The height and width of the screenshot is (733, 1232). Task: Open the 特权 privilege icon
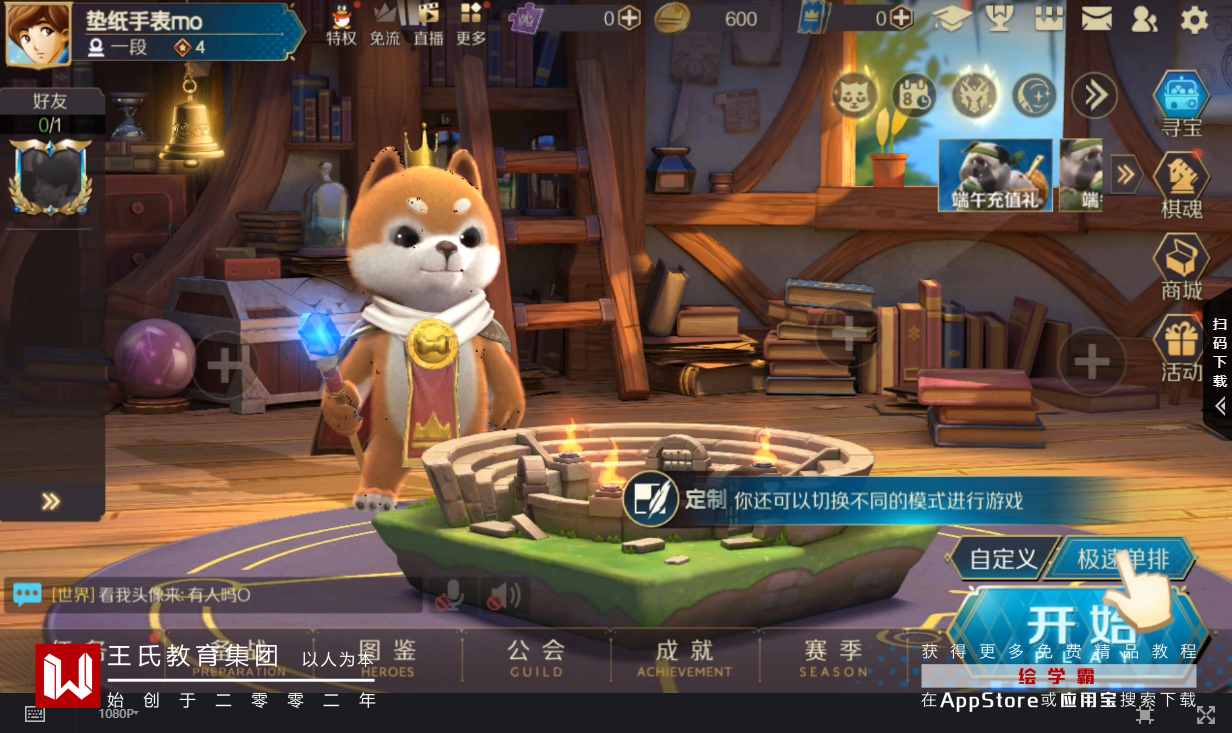(342, 24)
